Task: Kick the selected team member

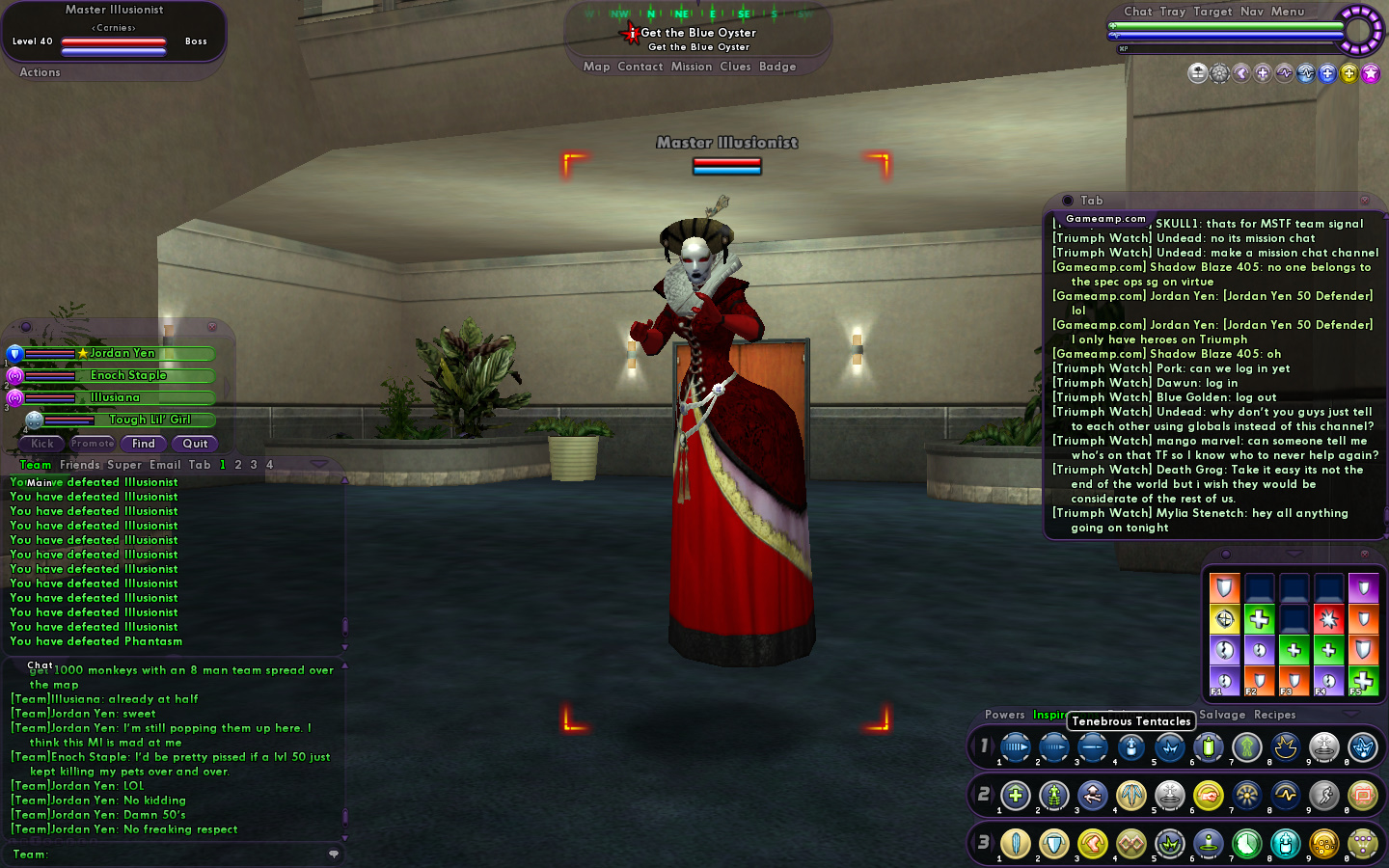Action: tap(42, 444)
